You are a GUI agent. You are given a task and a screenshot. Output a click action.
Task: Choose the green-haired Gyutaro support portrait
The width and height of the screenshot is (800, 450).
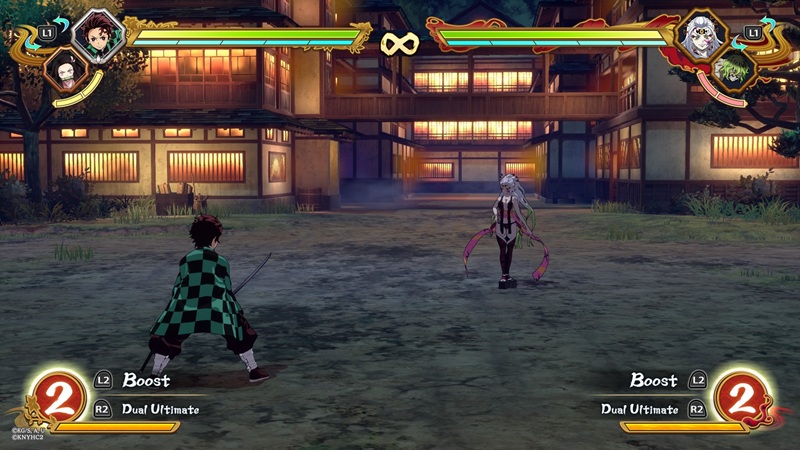tap(736, 71)
